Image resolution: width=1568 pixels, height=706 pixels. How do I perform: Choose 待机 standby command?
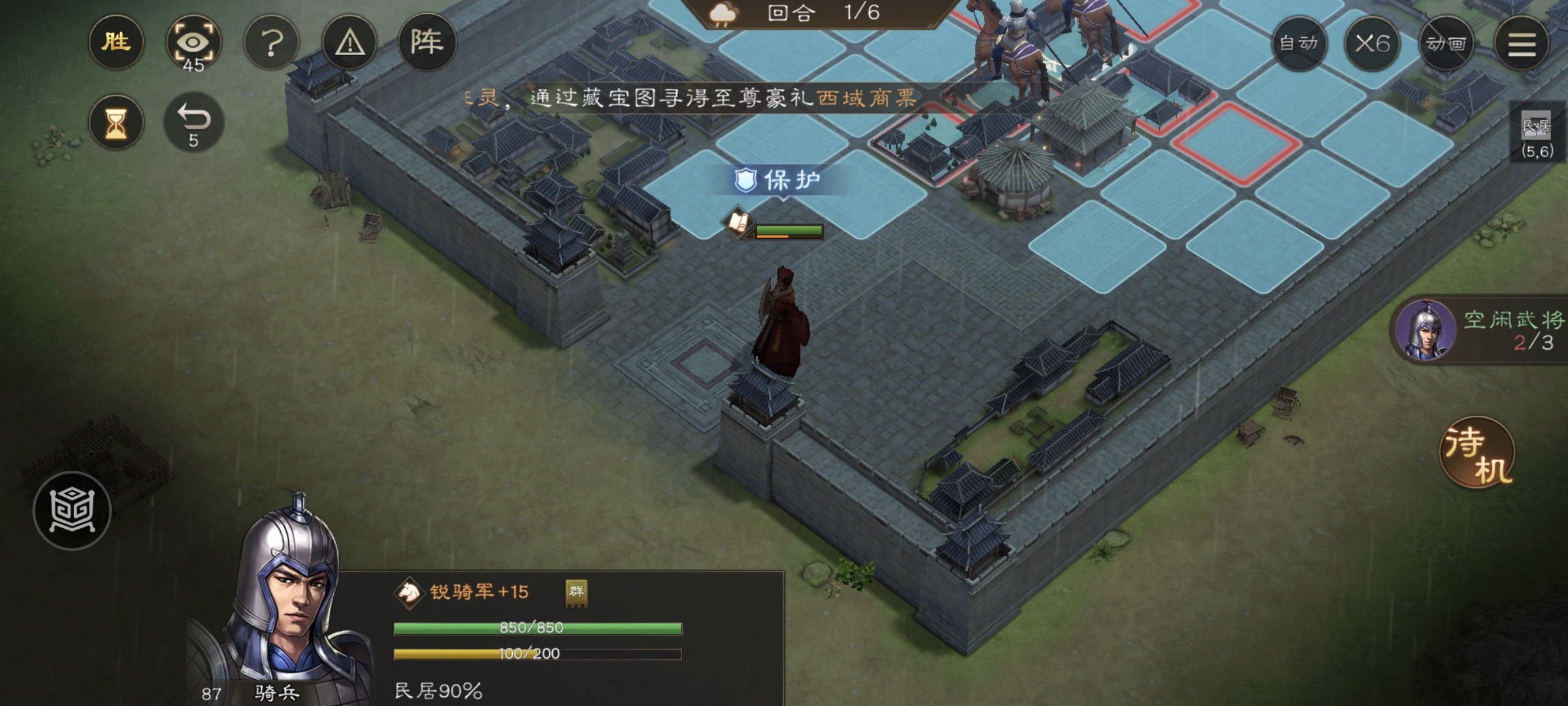(1477, 452)
